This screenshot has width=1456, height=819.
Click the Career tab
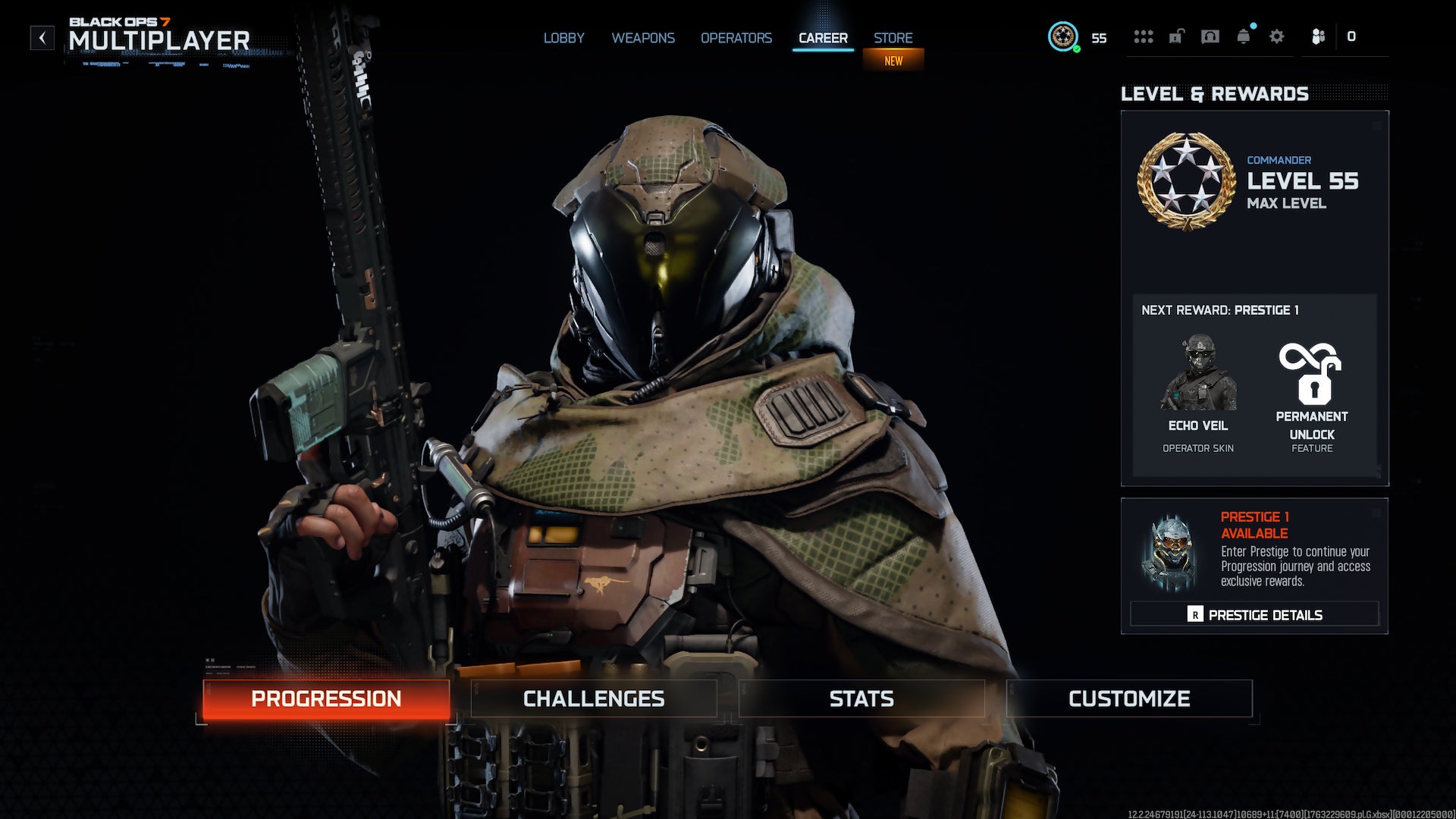point(823,38)
